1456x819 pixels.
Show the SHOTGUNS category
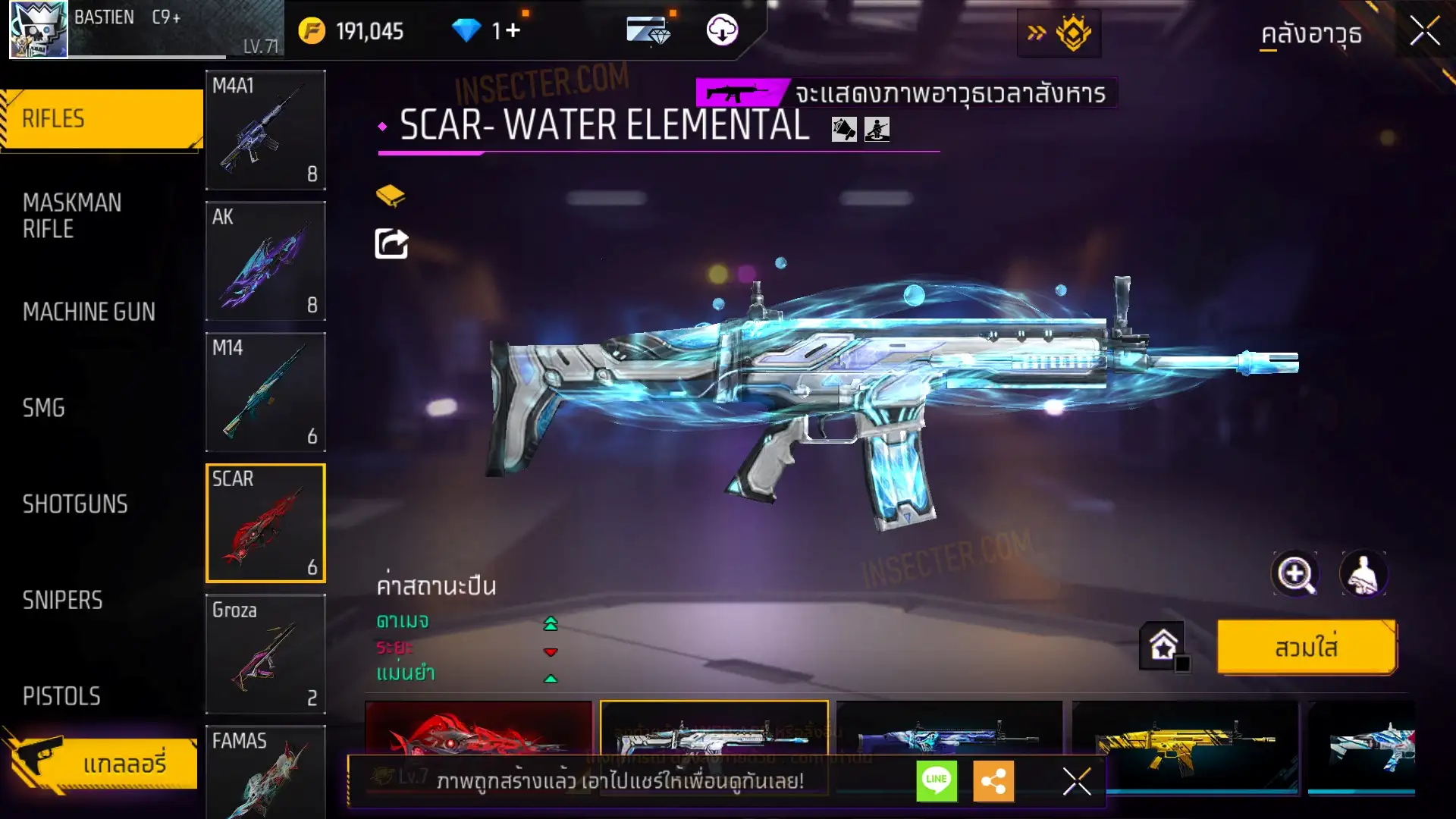tap(75, 504)
